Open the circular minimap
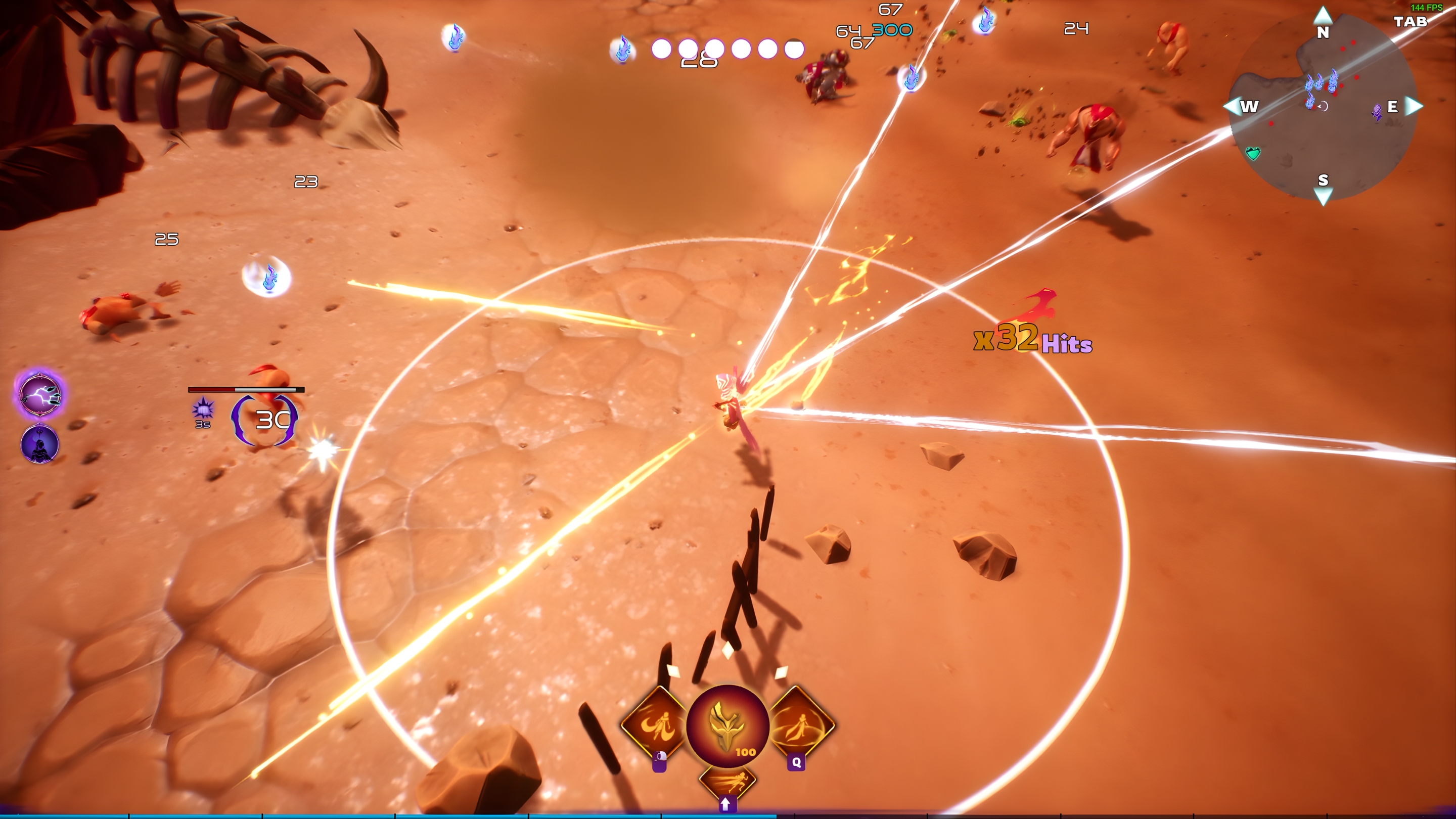Image resolution: width=1456 pixels, height=819 pixels. click(1323, 107)
